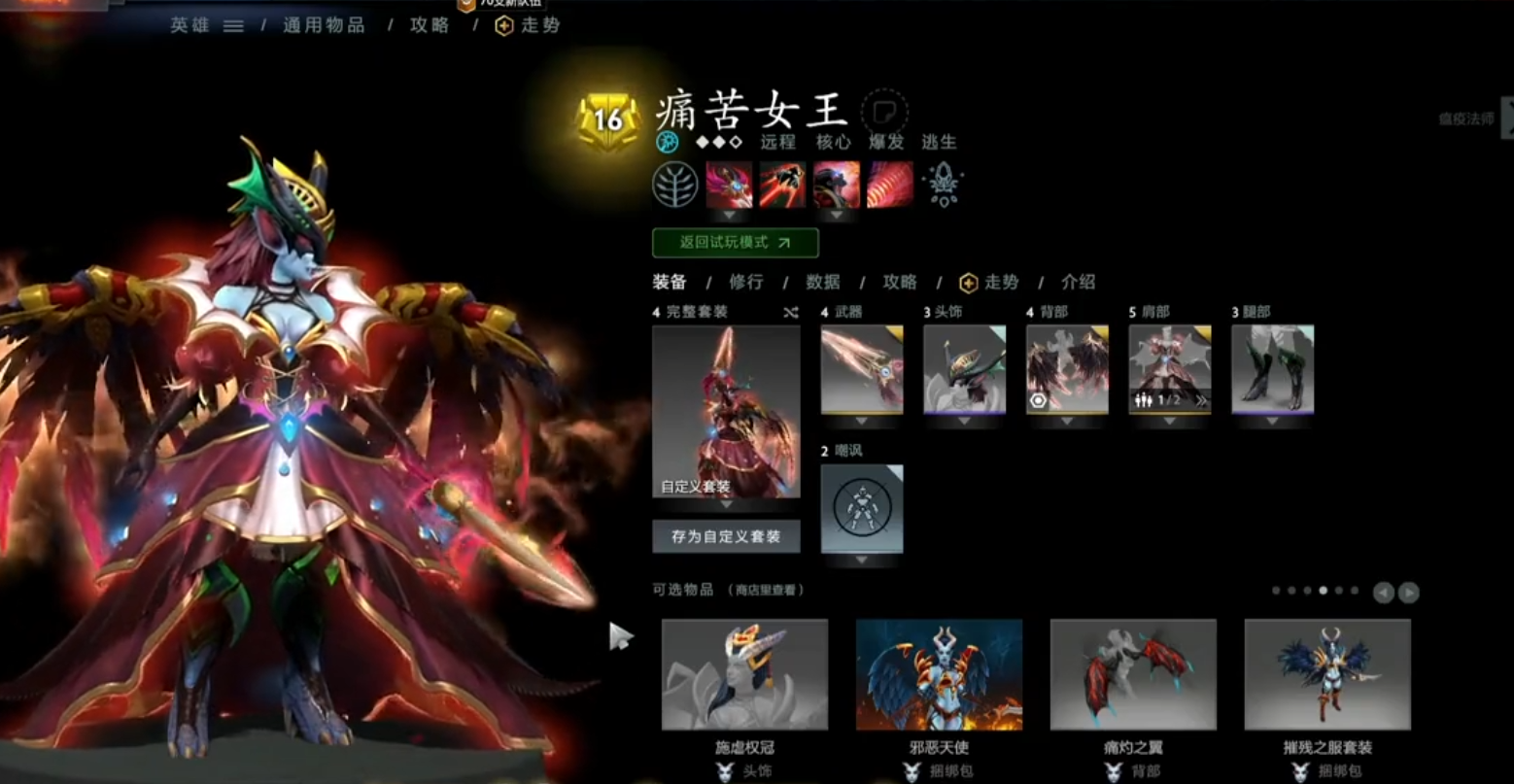Click 存为自定义套装 button
This screenshot has height=784, width=1514.
tap(727, 536)
